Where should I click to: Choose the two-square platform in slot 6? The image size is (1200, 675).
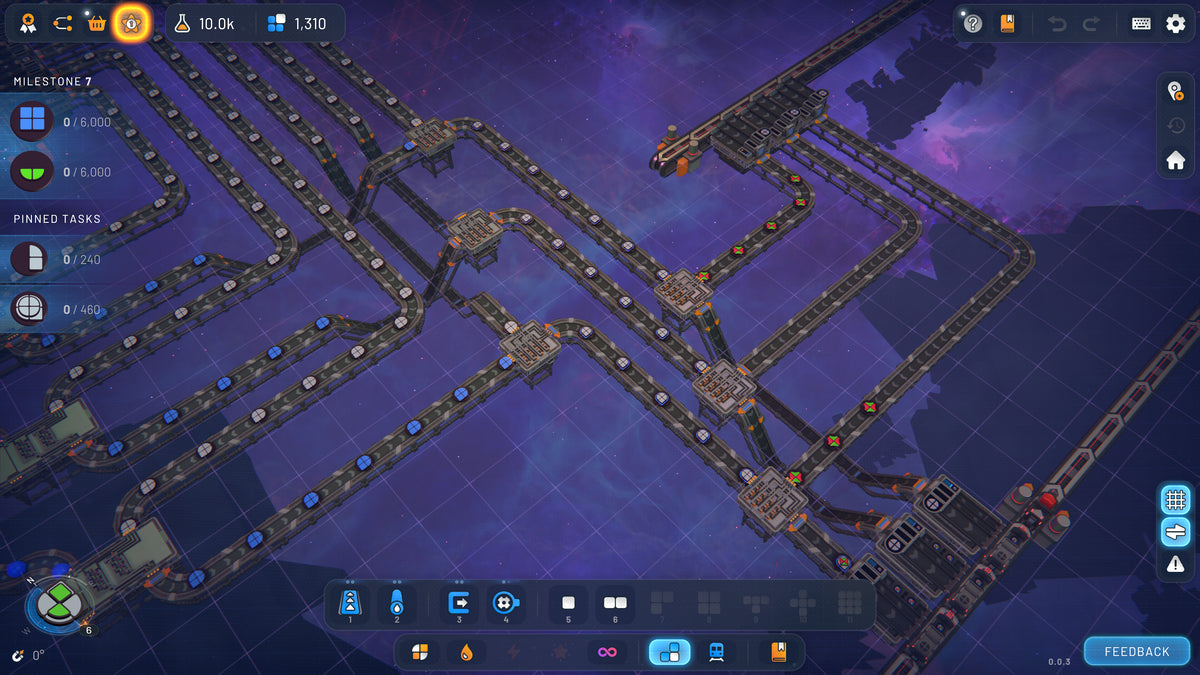[614, 603]
